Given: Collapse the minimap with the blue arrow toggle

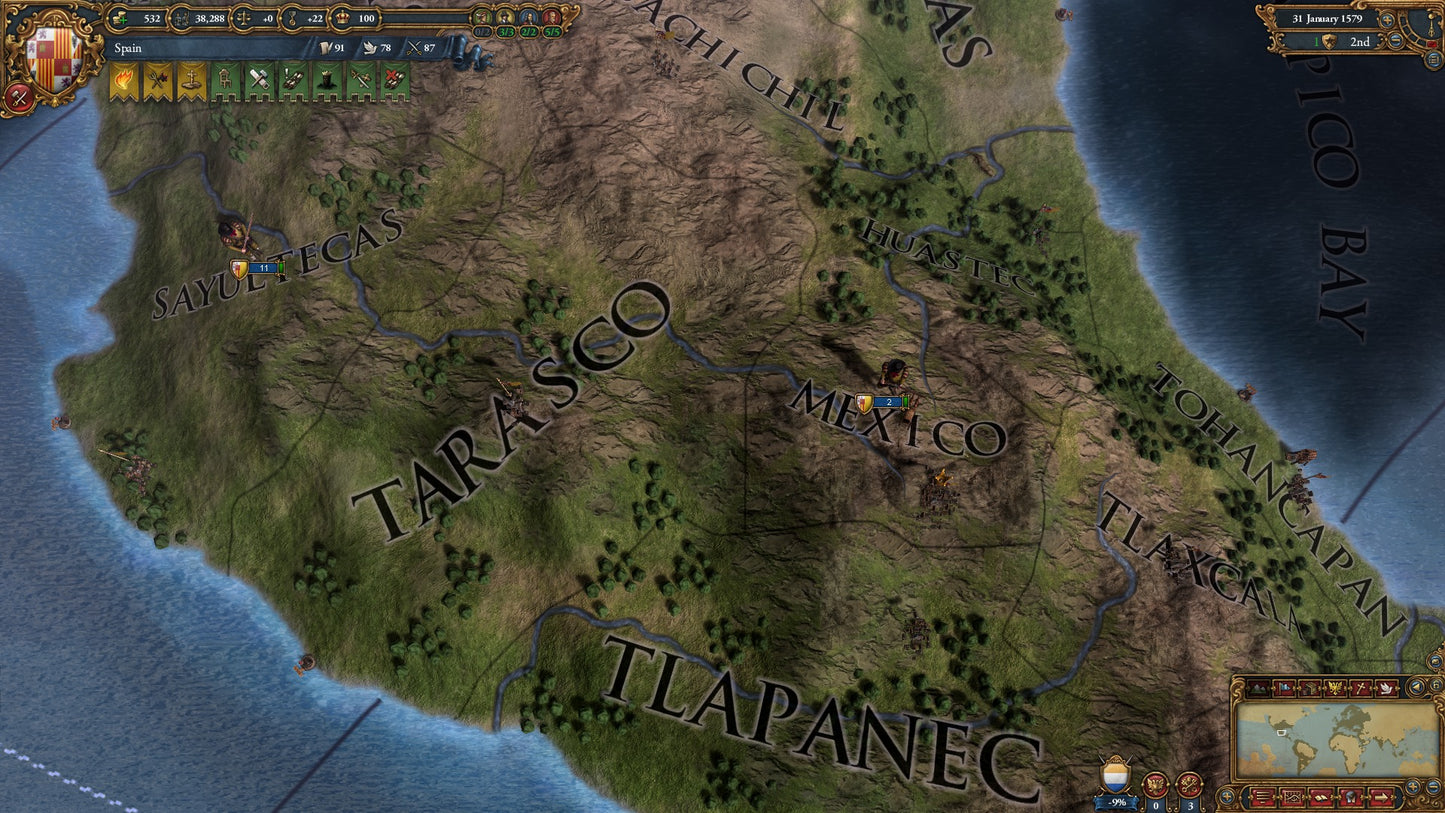Looking at the screenshot, I should pos(1416,687).
